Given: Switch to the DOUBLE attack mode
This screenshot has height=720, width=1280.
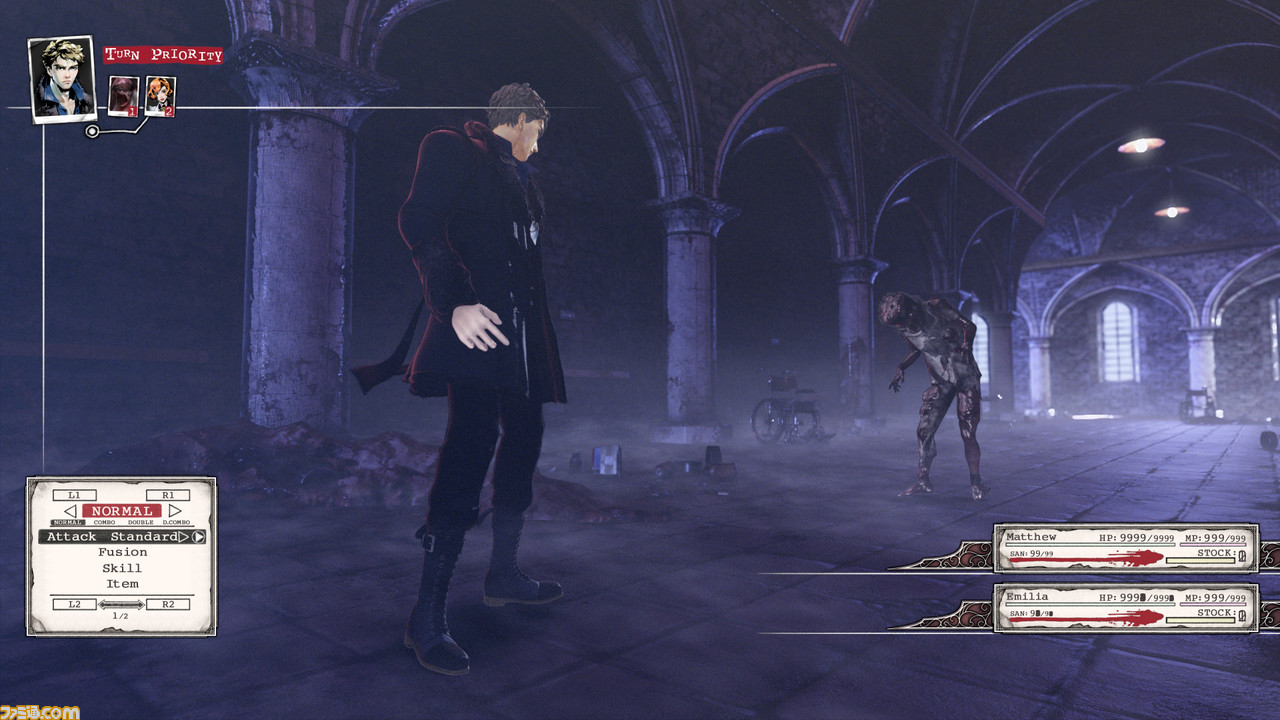Looking at the screenshot, I should click(140, 522).
